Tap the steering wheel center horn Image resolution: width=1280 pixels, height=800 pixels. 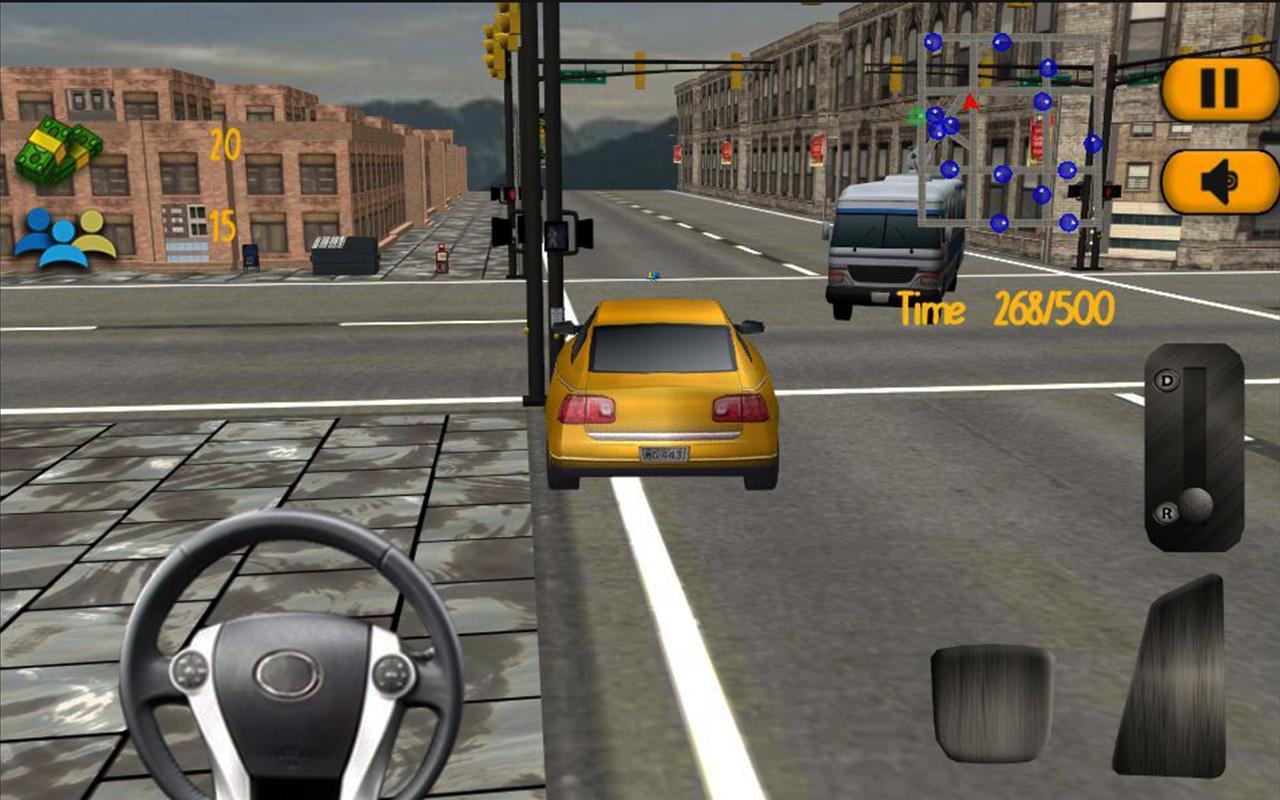(283, 672)
